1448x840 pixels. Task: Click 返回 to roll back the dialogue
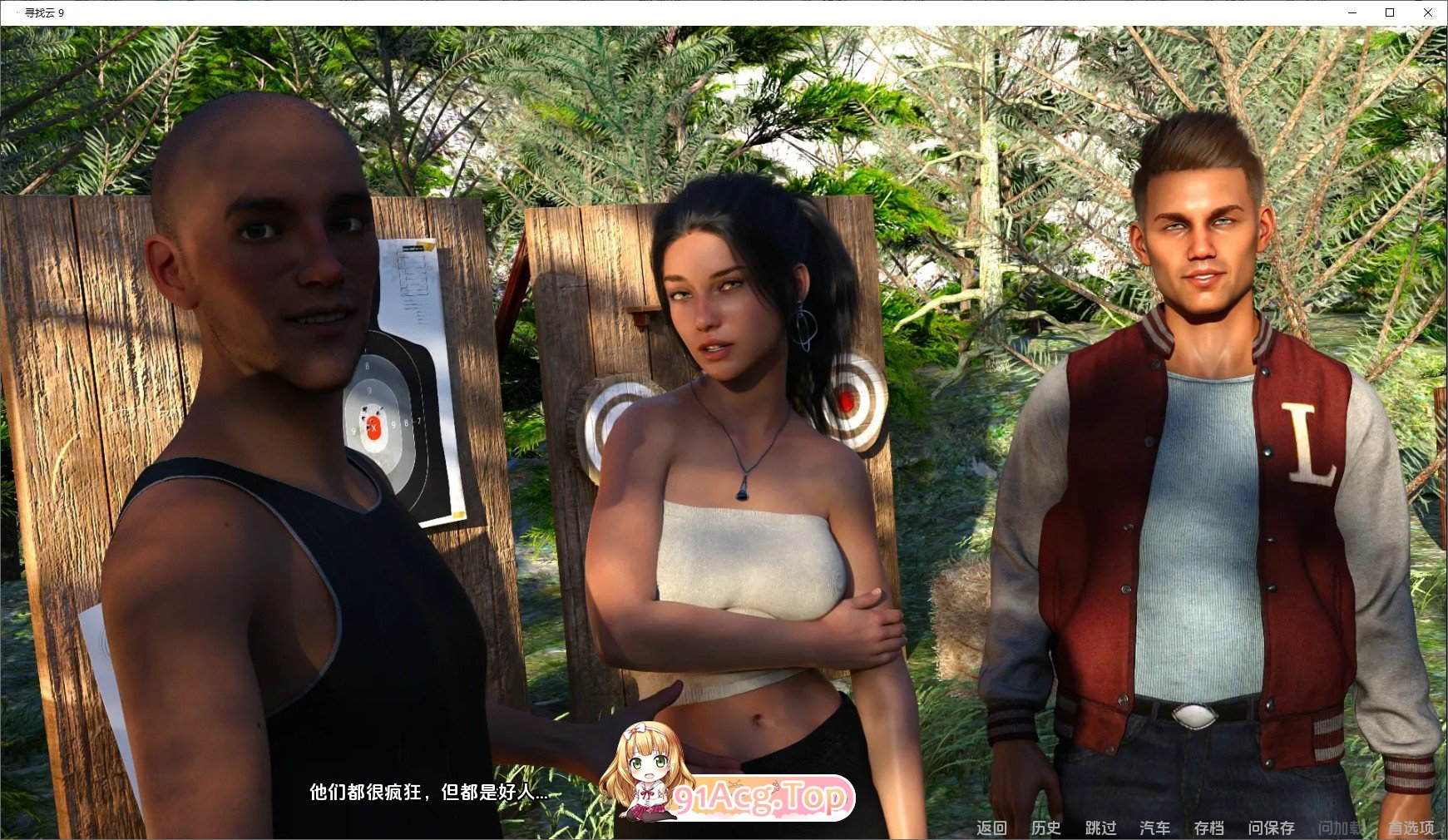pyautogui.click(x=991, y=828)
